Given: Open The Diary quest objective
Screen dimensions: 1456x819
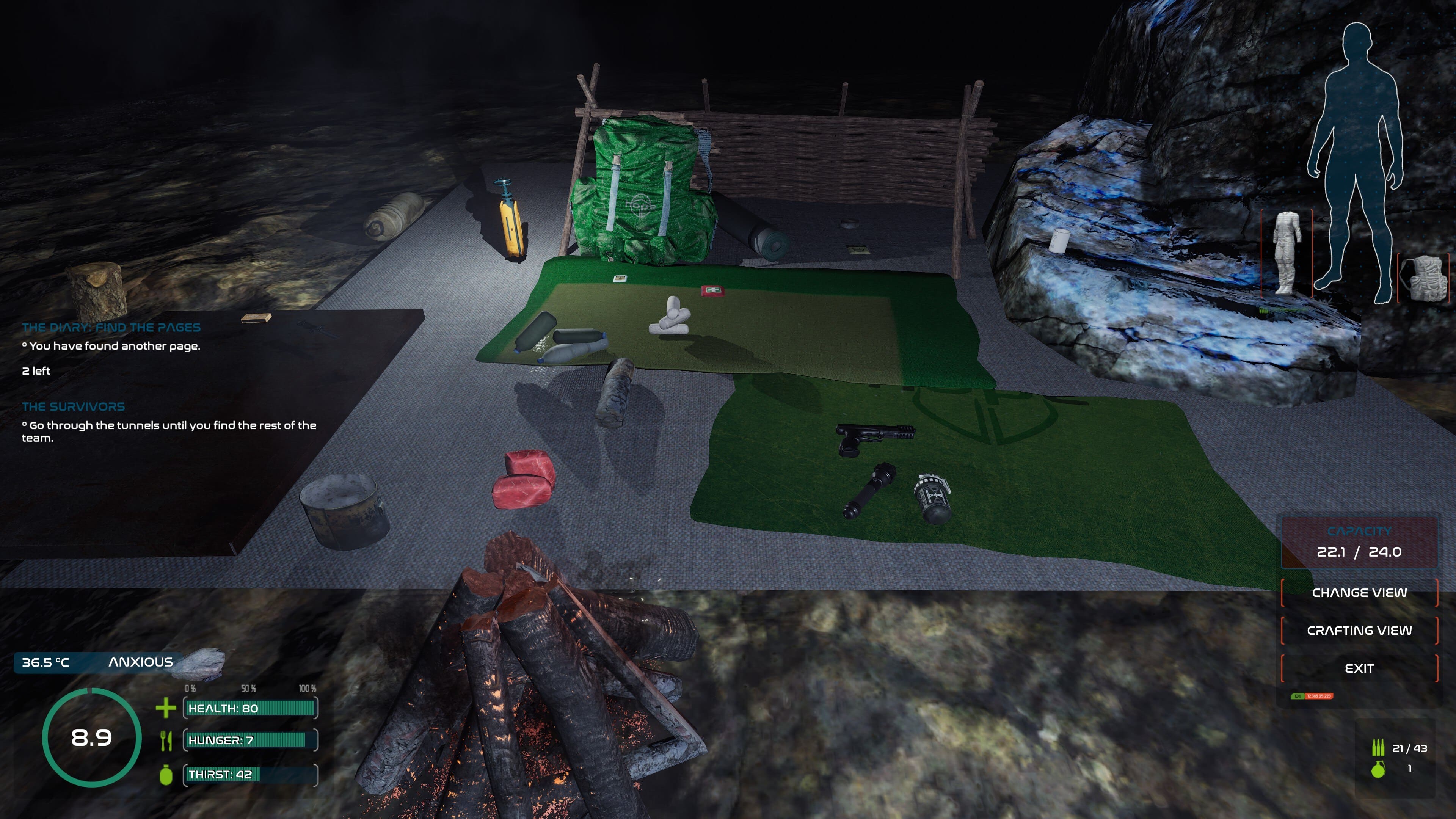Looking at the screenshot, I should 111,327.
